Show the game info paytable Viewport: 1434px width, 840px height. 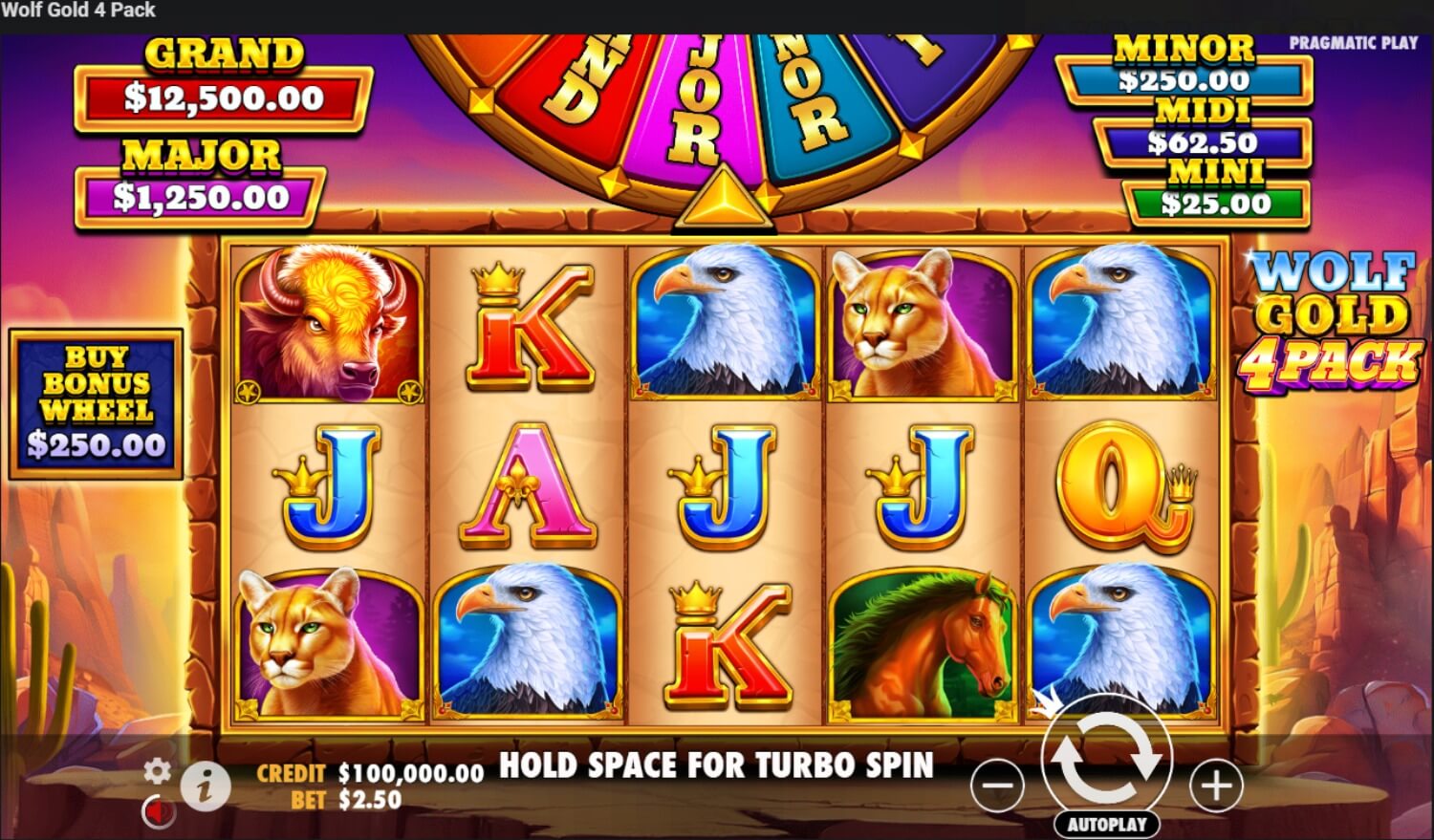click(x=206, y=786)
